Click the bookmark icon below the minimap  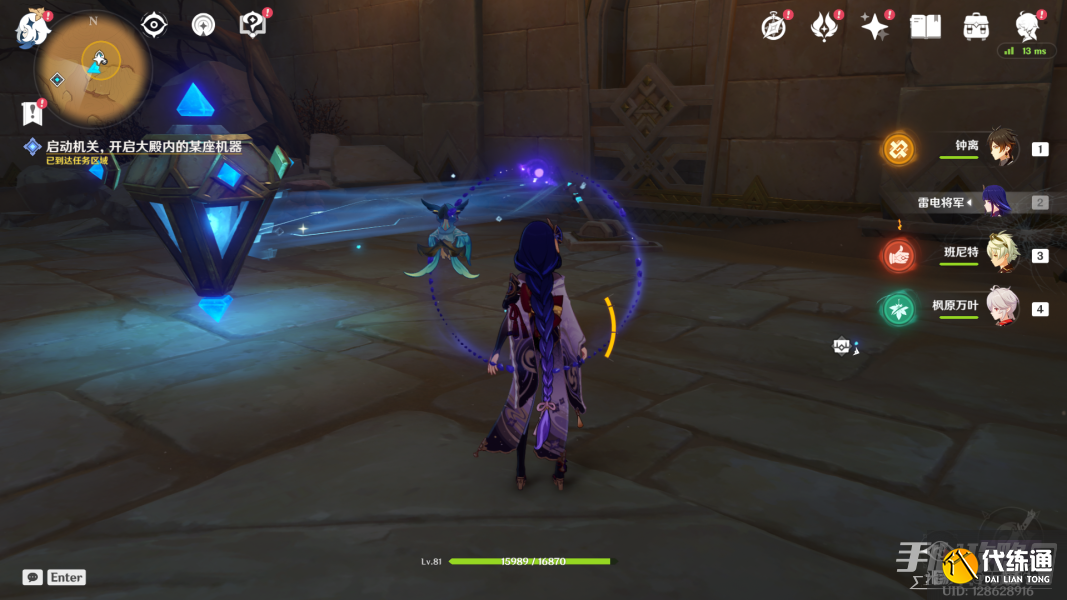point(31,113)
